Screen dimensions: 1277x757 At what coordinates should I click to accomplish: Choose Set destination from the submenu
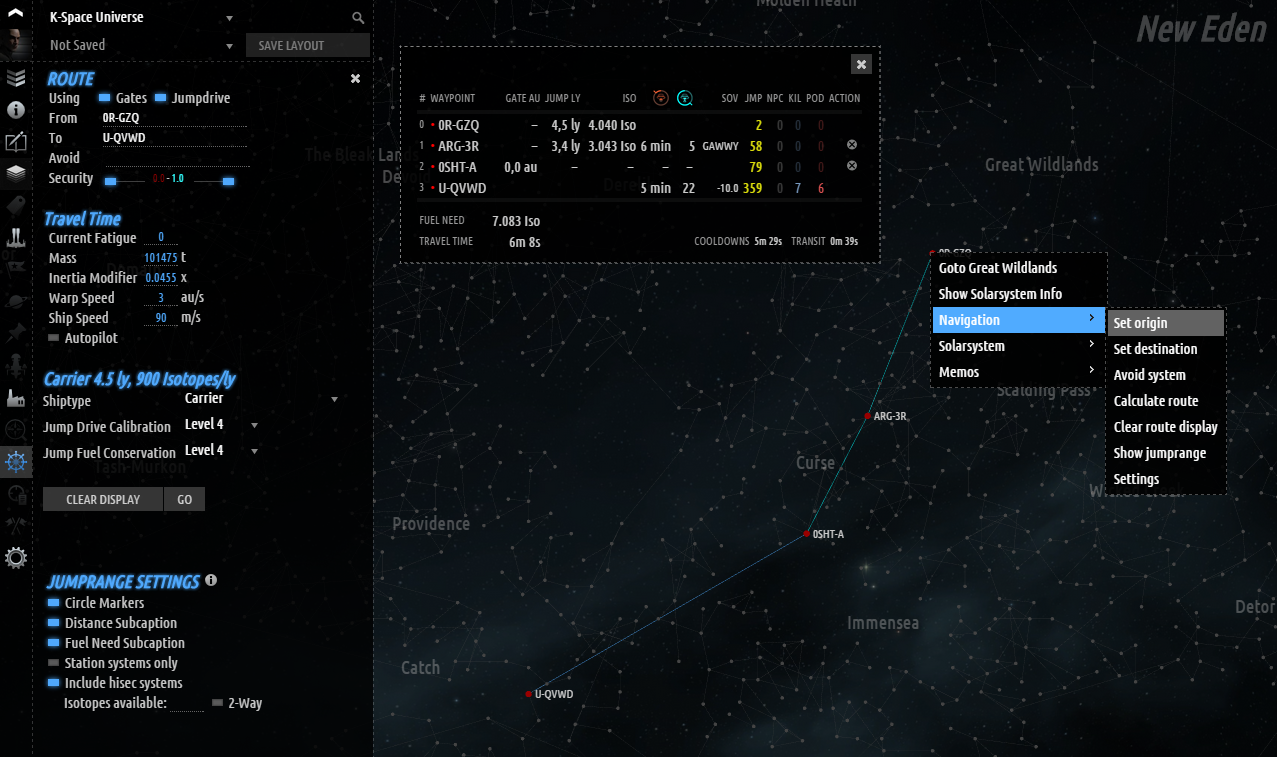[x=1155, y=349]
